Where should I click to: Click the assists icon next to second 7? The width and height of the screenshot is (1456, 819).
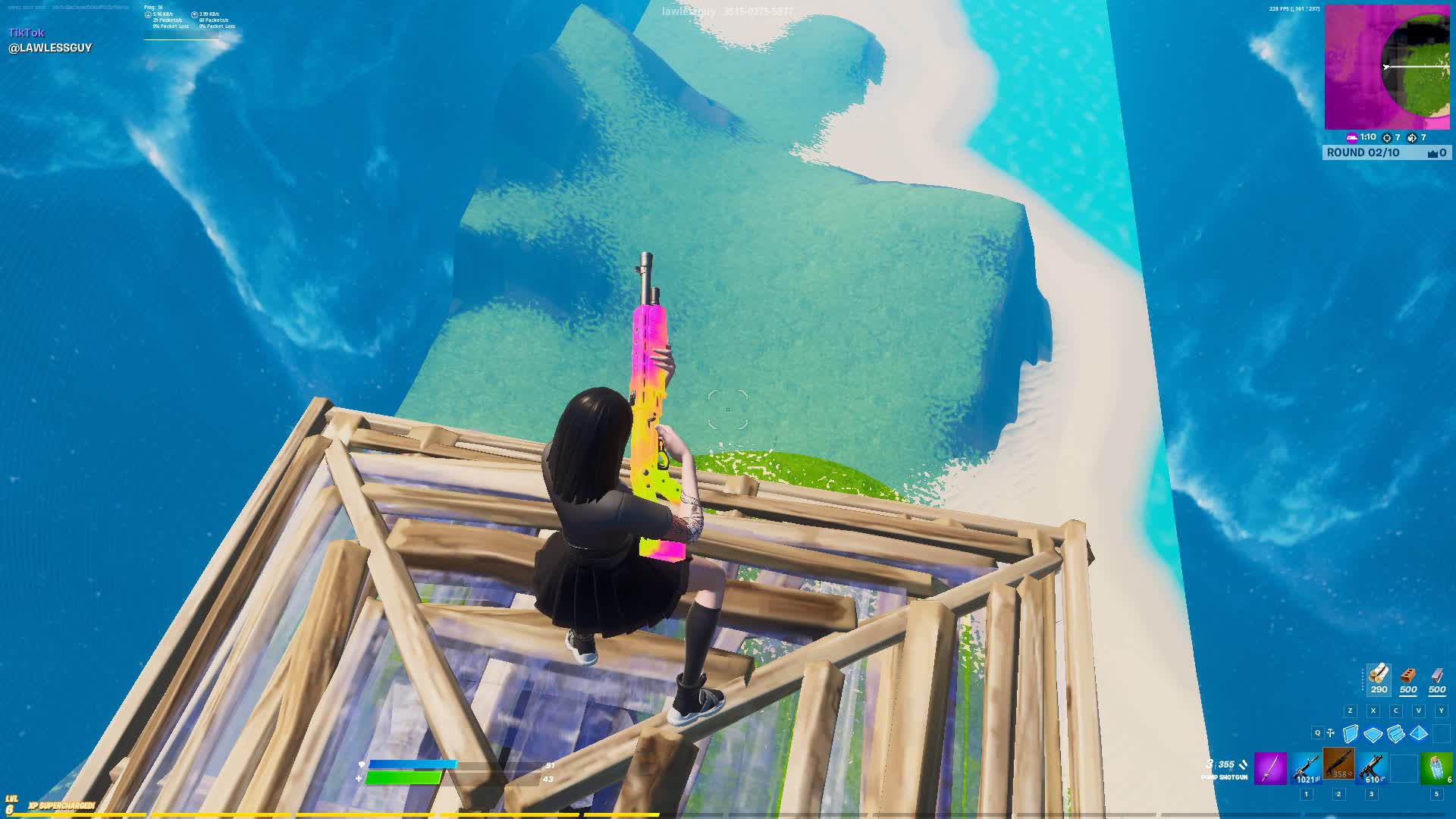click(x=1412, y=138)
